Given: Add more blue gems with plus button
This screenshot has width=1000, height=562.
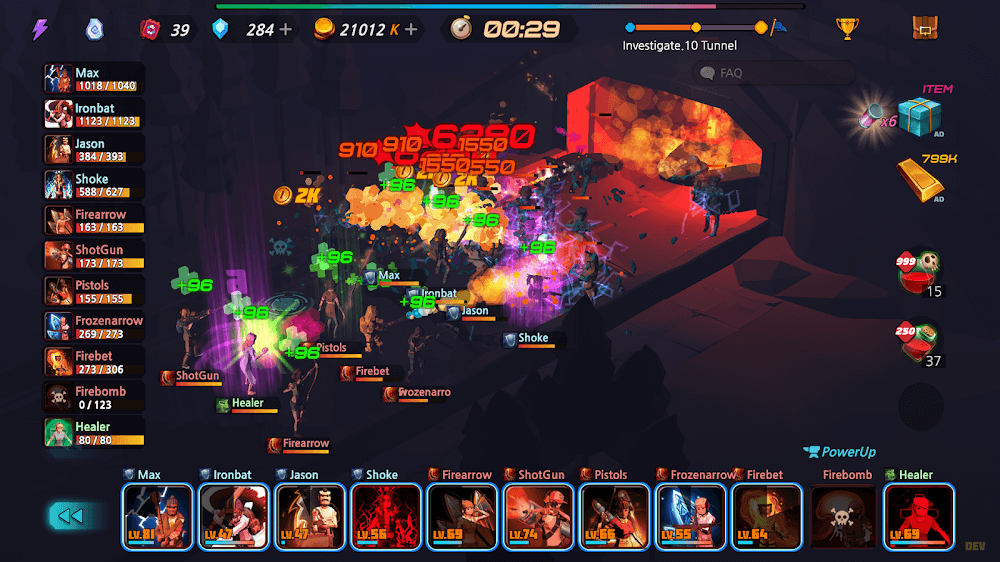Looking at the screenshot, I should pos(287,29).
